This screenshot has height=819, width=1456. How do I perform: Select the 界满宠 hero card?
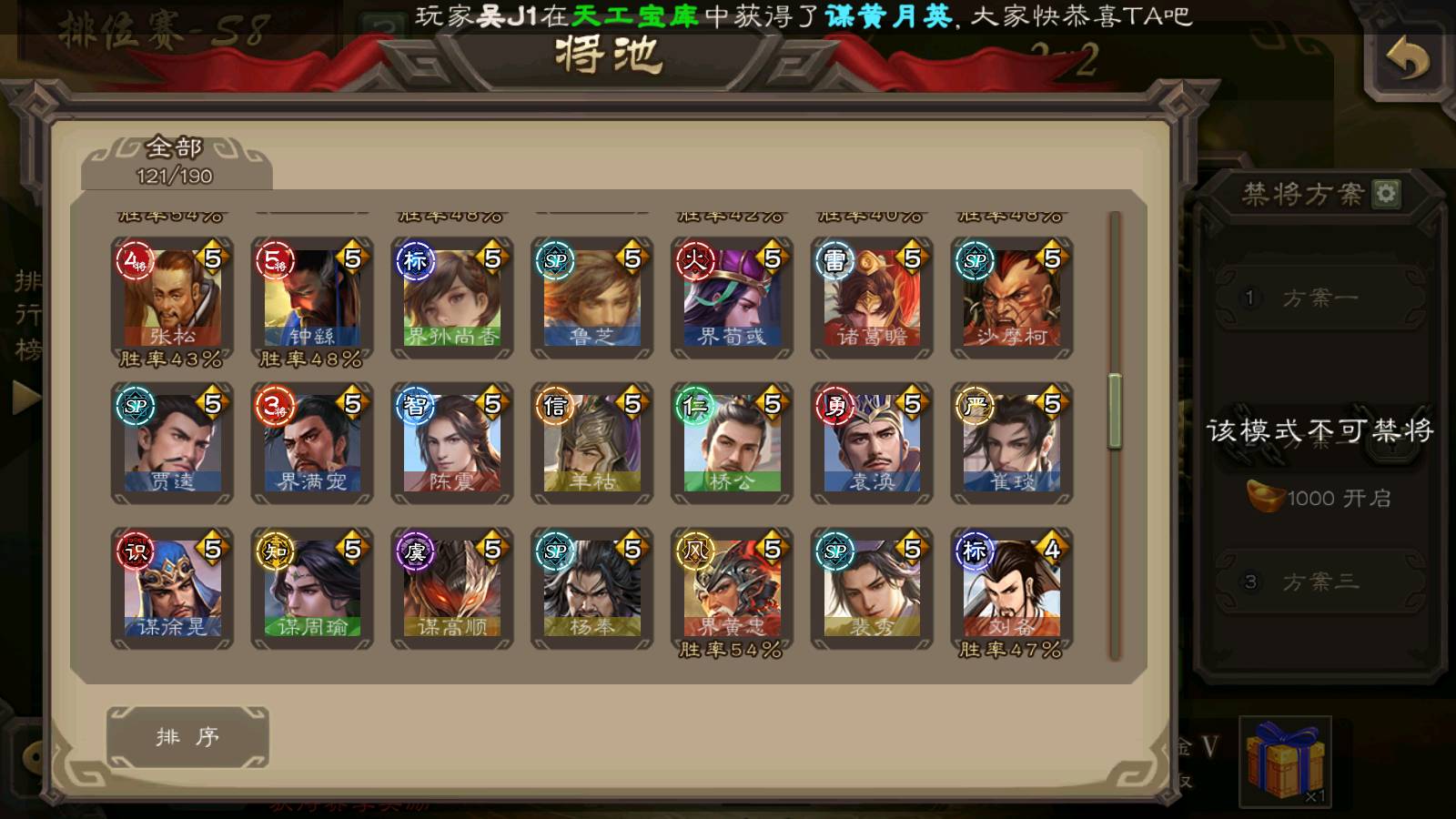[312, 443]
